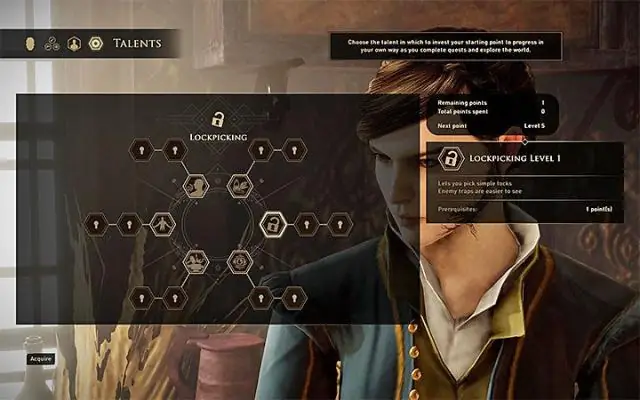Click the Acquire button
The image size is (640, 400).
[x=41, y=357]
